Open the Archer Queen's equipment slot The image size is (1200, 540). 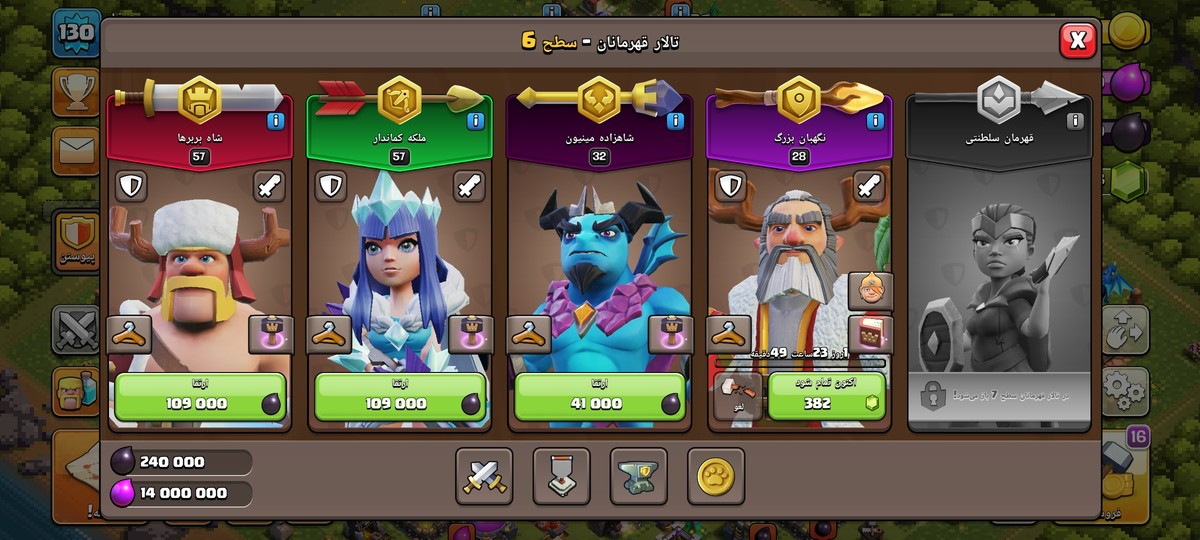click(470, 335)
